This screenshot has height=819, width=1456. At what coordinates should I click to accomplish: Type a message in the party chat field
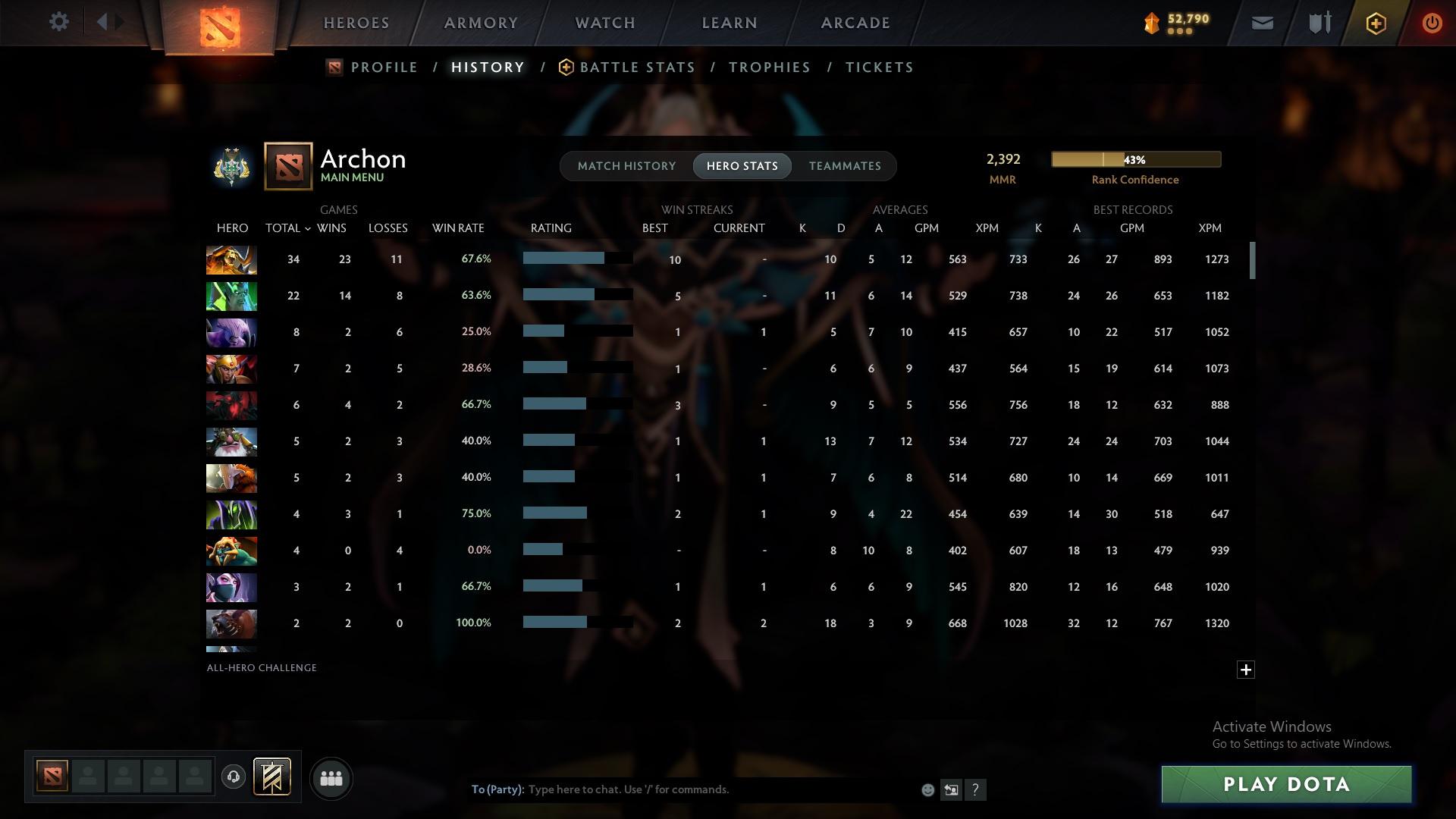pyautogui.click(x=682, y=789)
